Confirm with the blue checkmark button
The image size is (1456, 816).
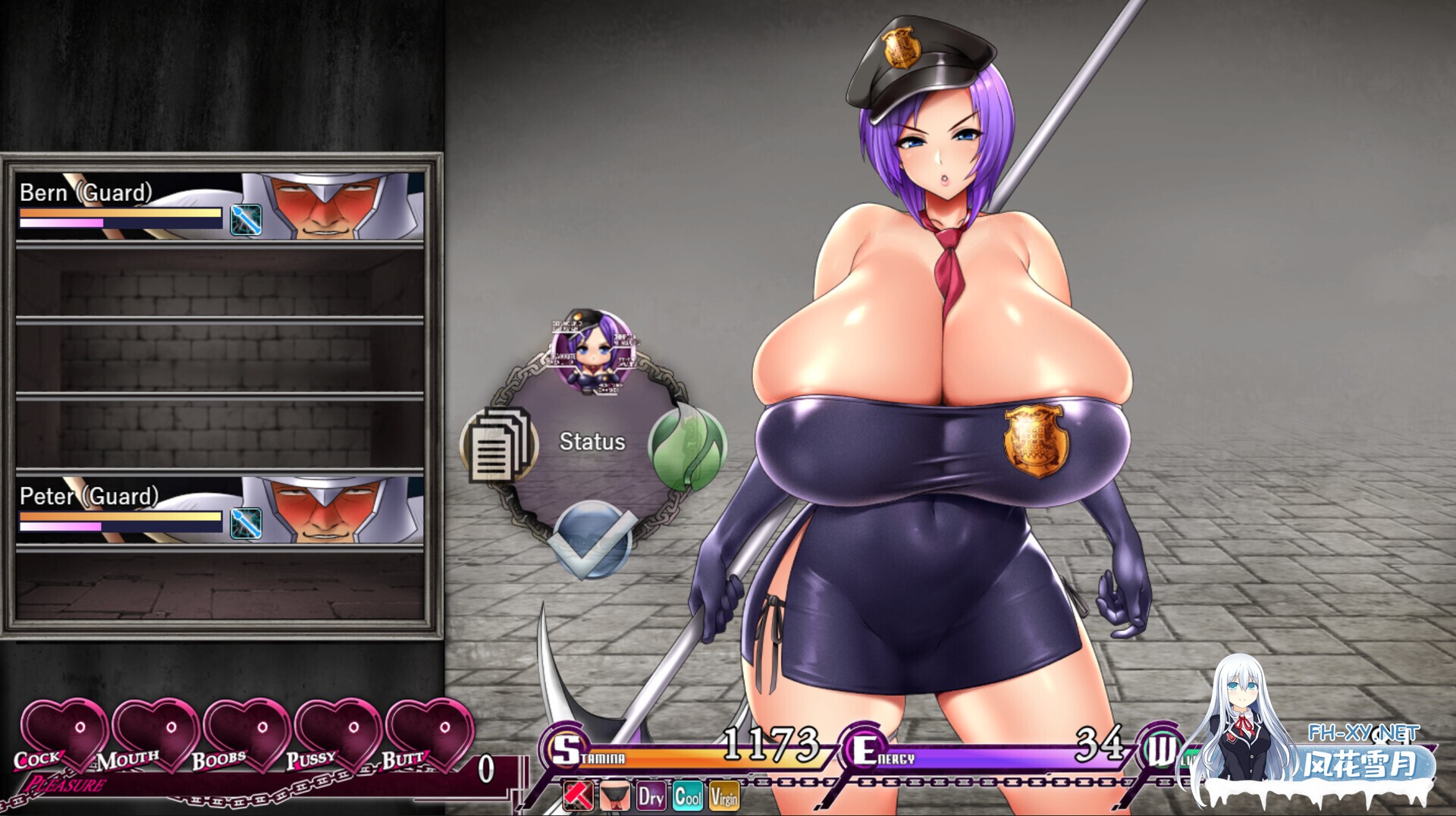click(592, 540)
